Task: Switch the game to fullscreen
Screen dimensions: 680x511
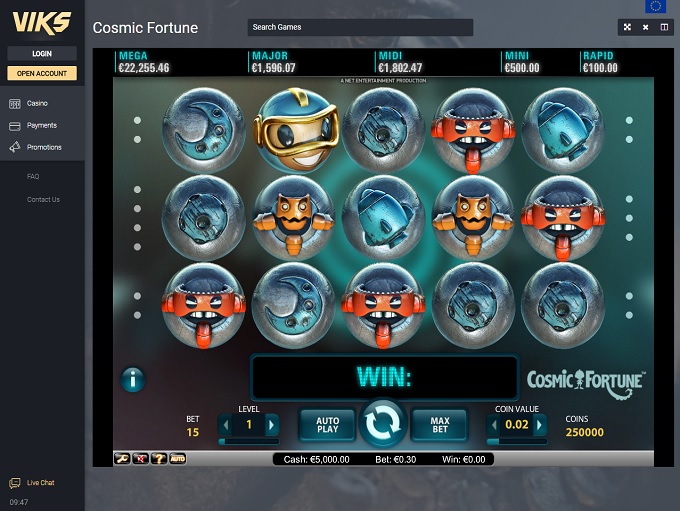Action: click(x=627, y=27)
